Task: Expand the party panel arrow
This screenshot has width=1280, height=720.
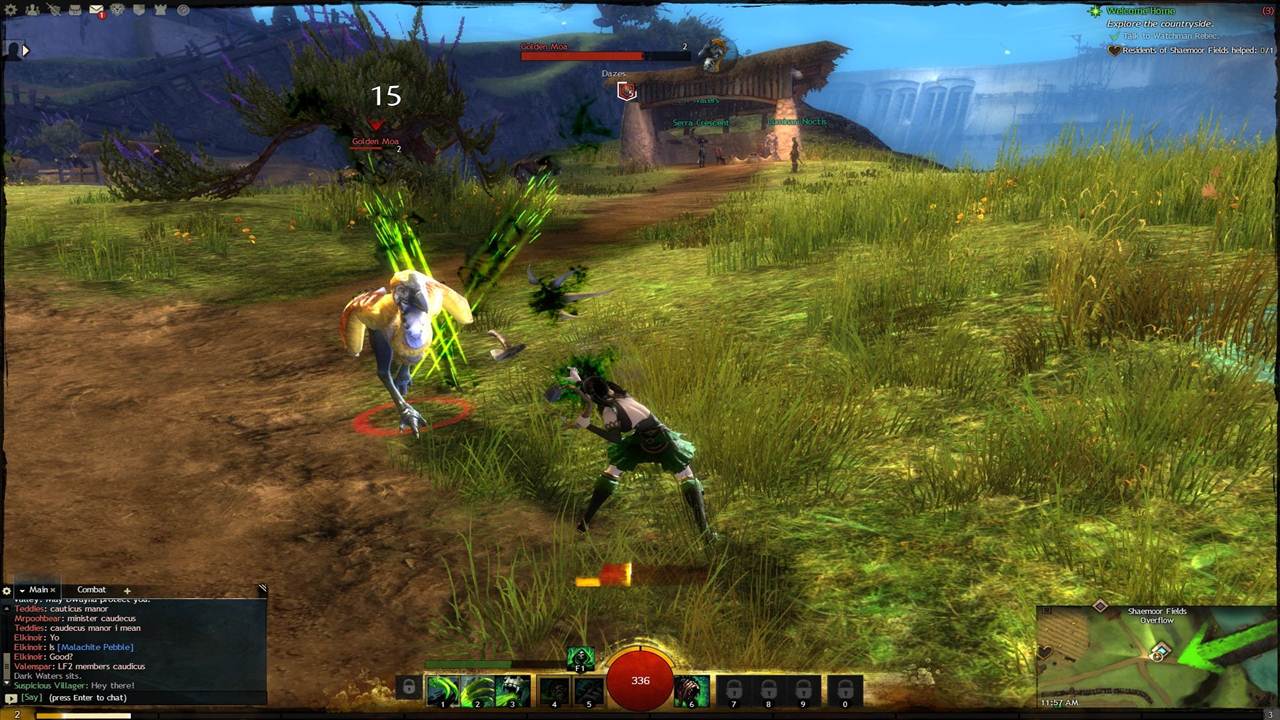Action: click(x=26, y=49)
